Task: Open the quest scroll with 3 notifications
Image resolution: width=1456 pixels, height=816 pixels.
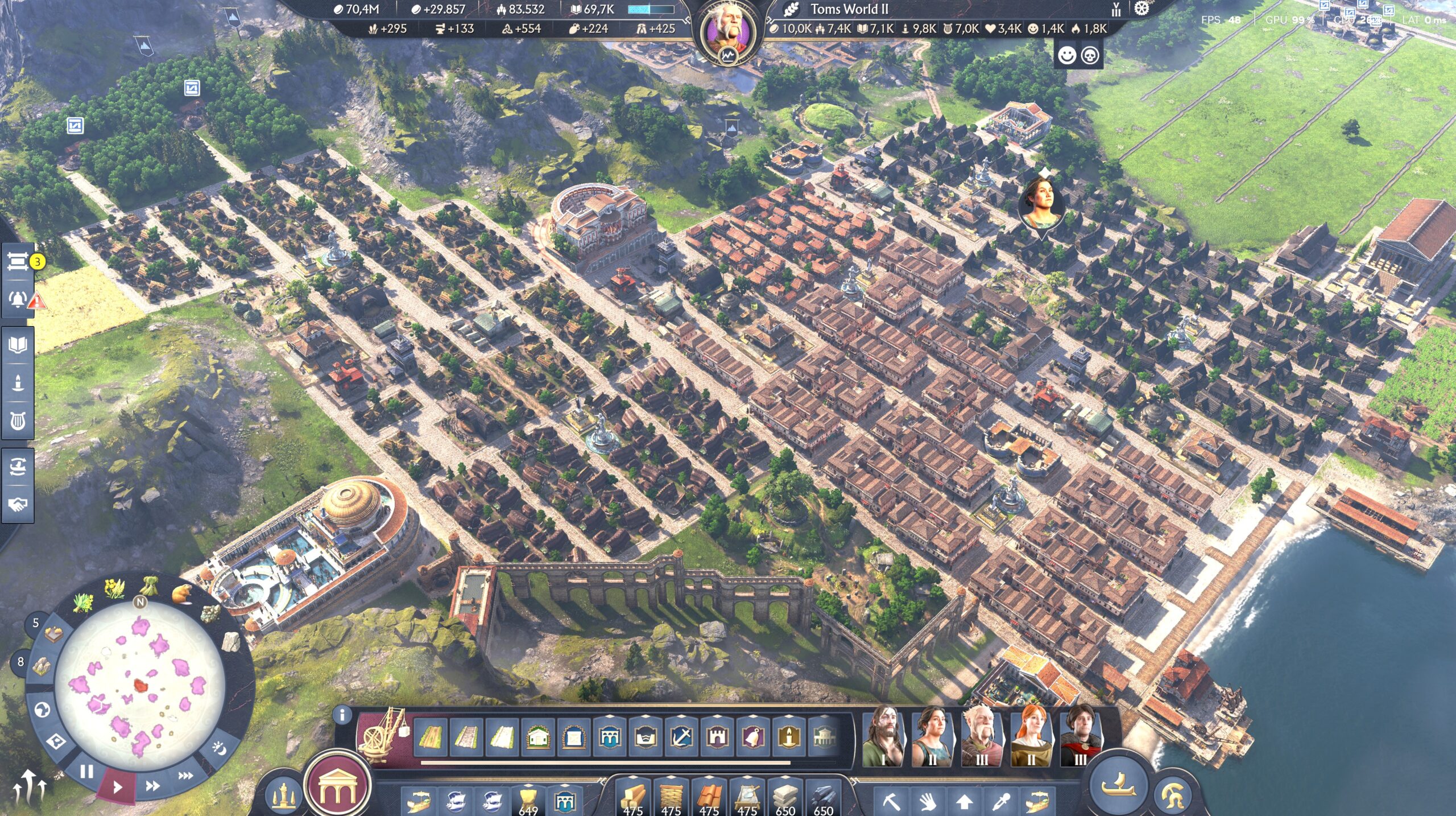Action: click(18, 262)
